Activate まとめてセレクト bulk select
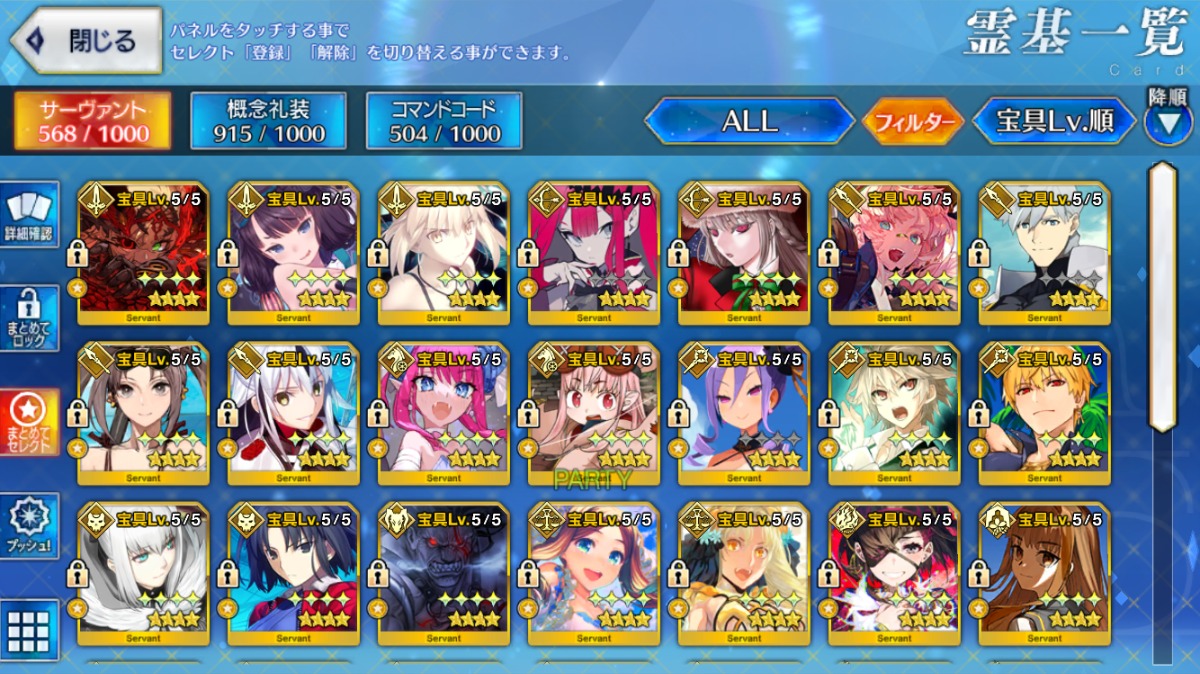 (30, 420)
